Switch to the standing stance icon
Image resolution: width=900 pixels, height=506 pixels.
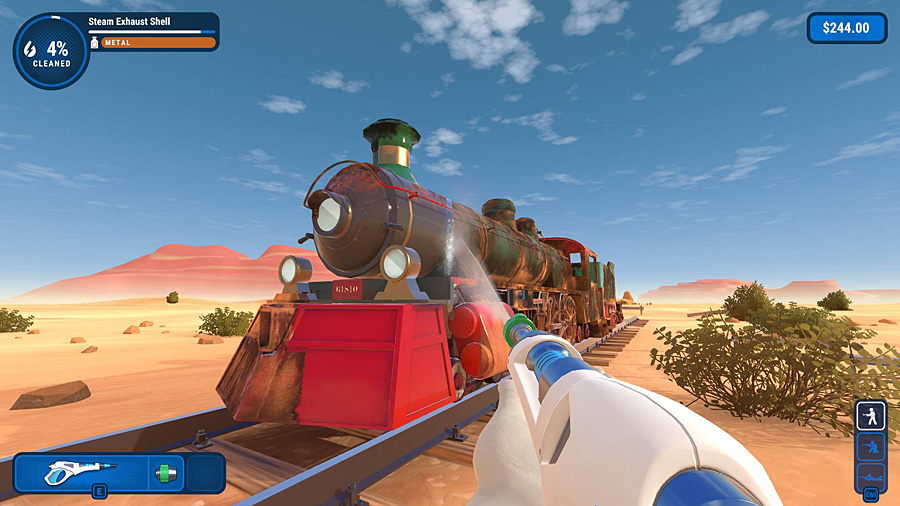869,416
